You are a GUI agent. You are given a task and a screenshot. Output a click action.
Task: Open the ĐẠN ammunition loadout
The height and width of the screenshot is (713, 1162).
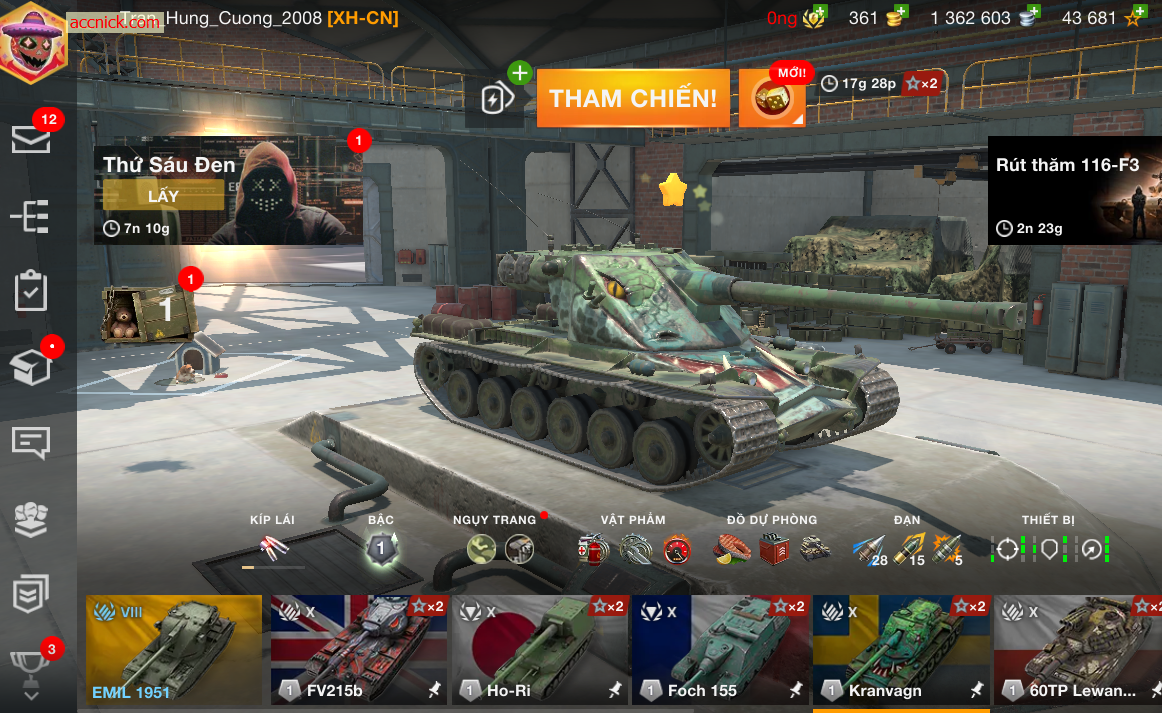coord(907,548)
